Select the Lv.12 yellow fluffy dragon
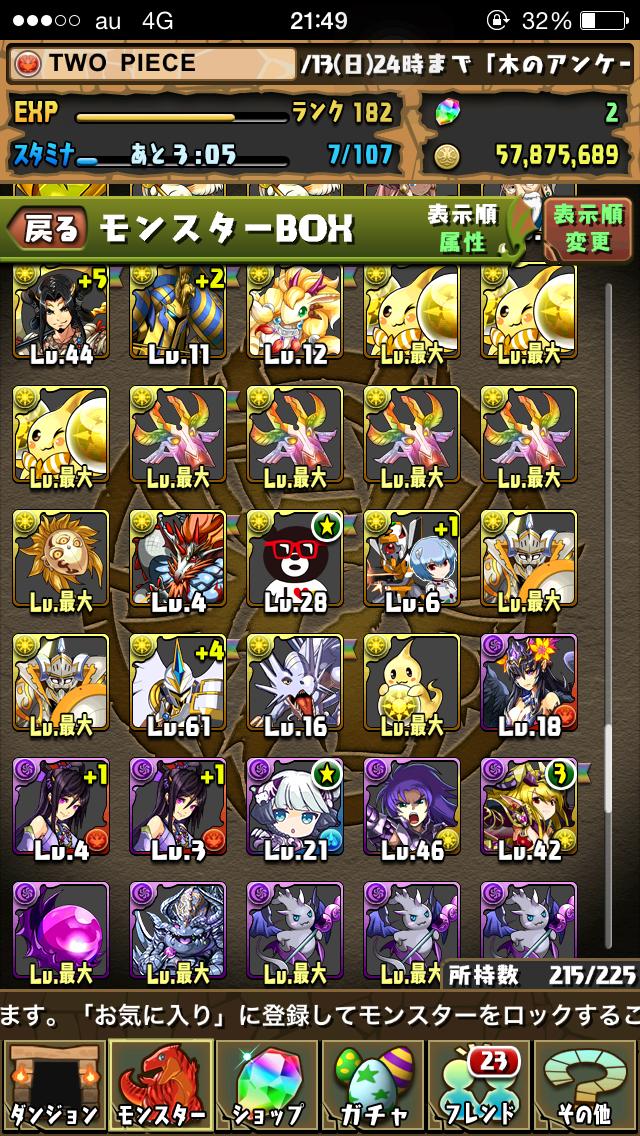The width and height of the screenshot is (640, 1136). pyautogui.click(x=295, y=315)
